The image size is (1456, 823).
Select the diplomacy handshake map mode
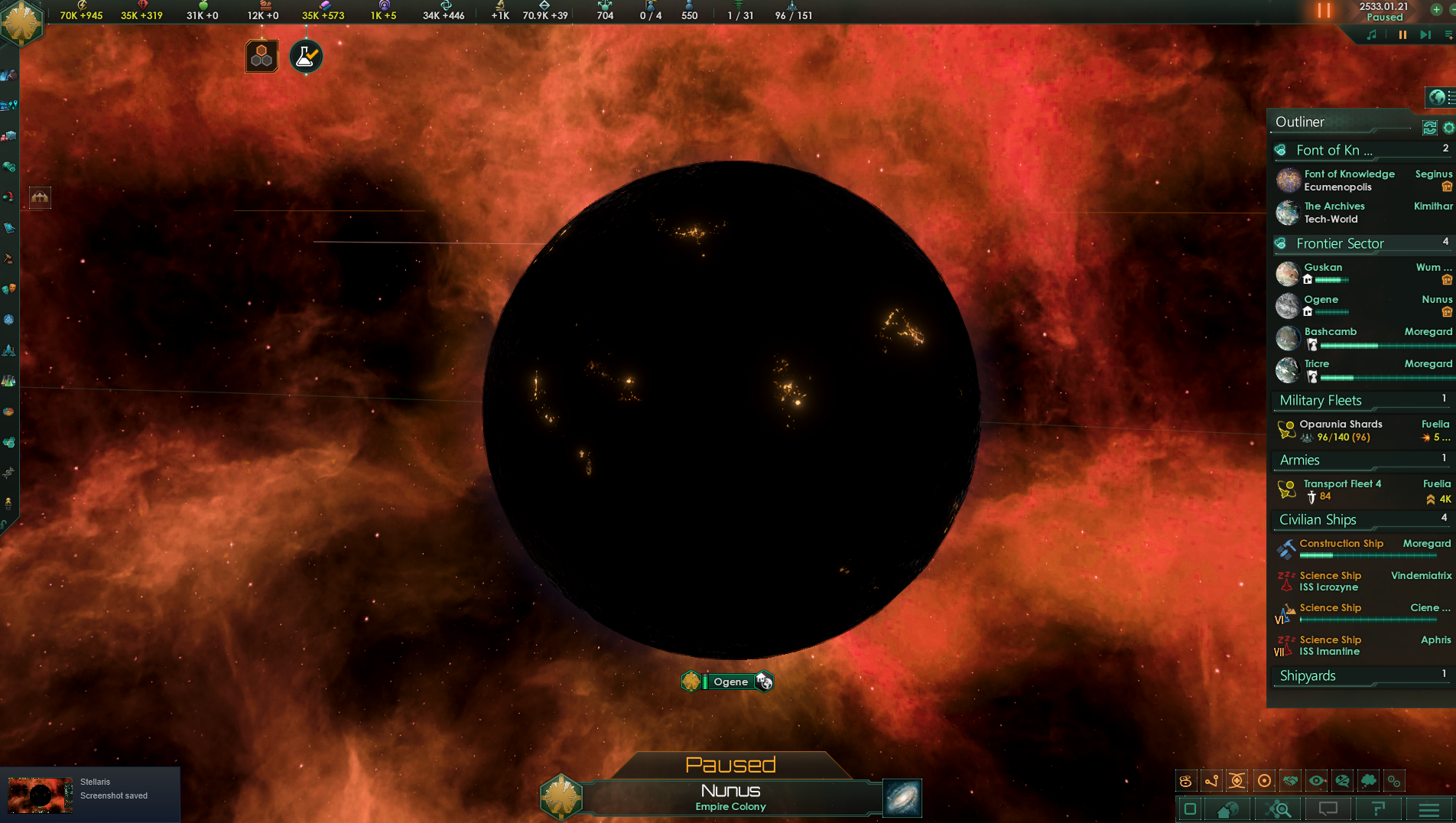click(1291, 780)
